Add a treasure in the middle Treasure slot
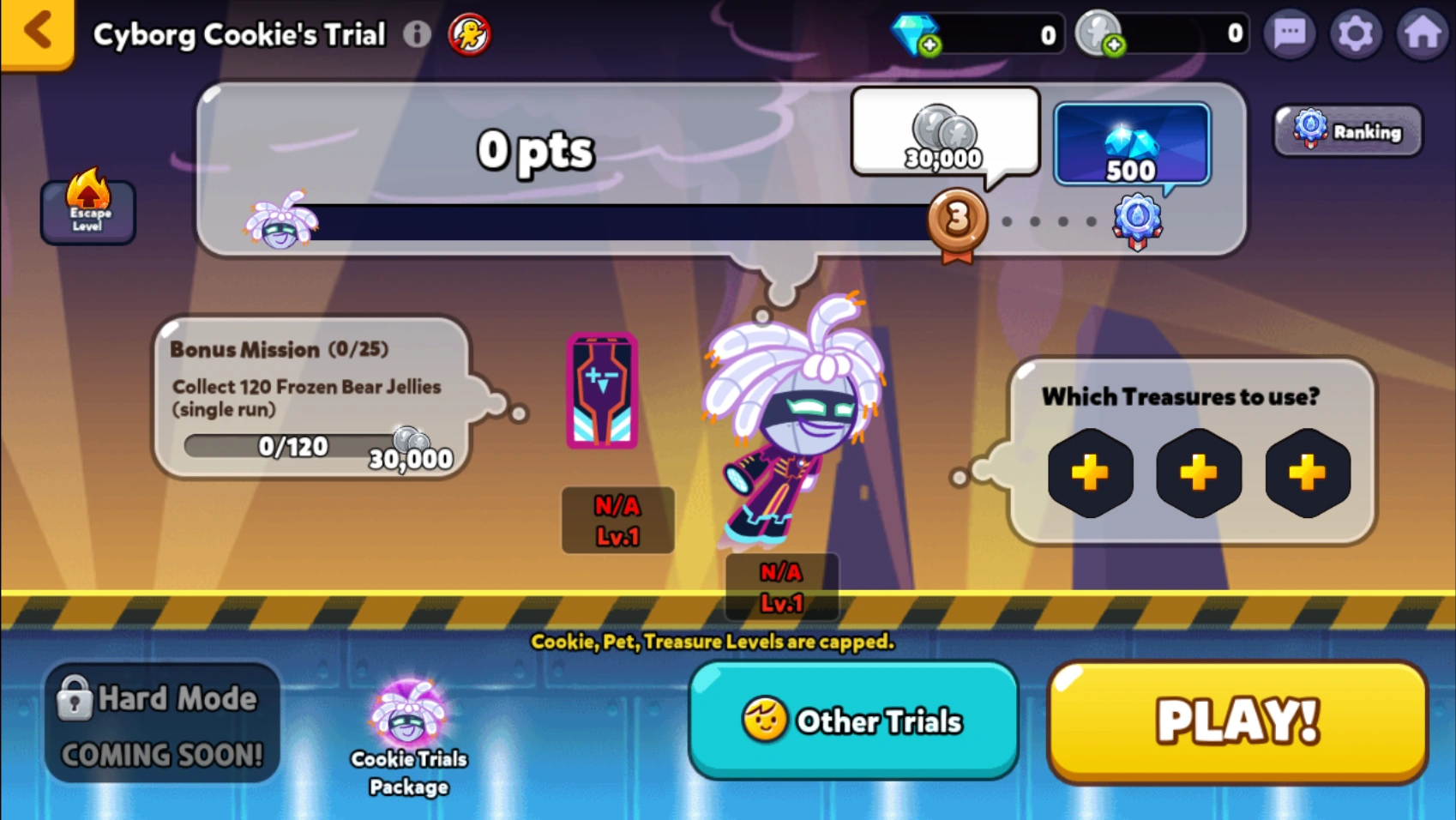The image size is (1456, 820). pyautogui.click(x=1198, y=472)
